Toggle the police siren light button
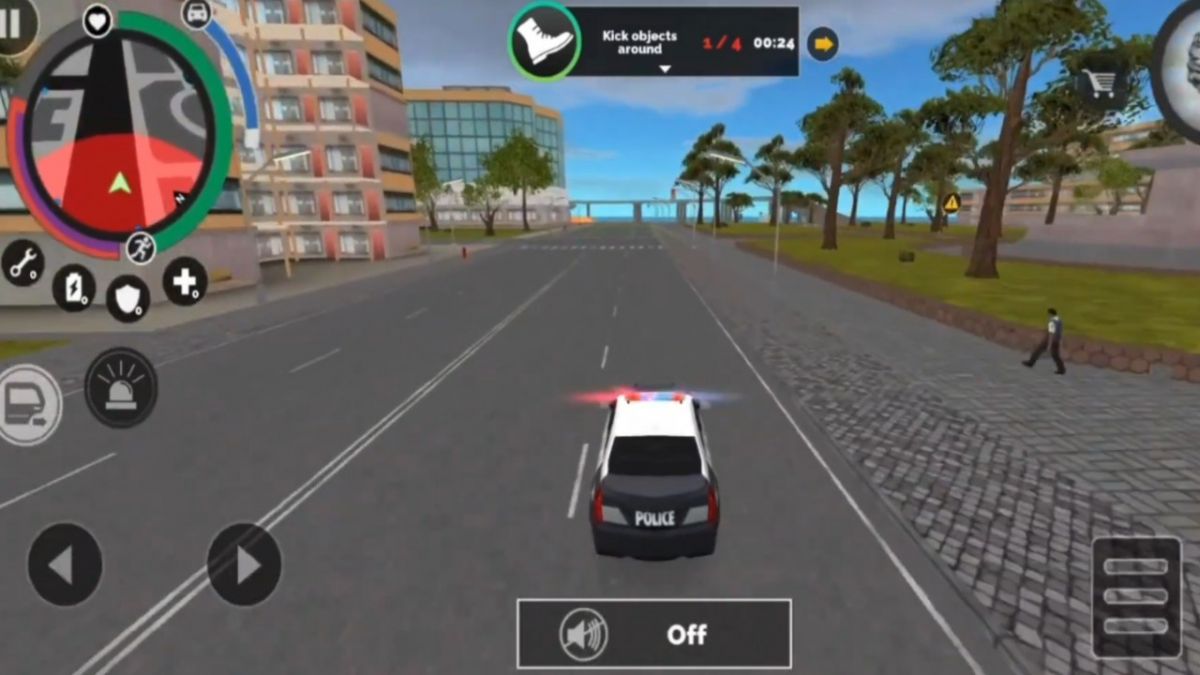 (121, 388)
